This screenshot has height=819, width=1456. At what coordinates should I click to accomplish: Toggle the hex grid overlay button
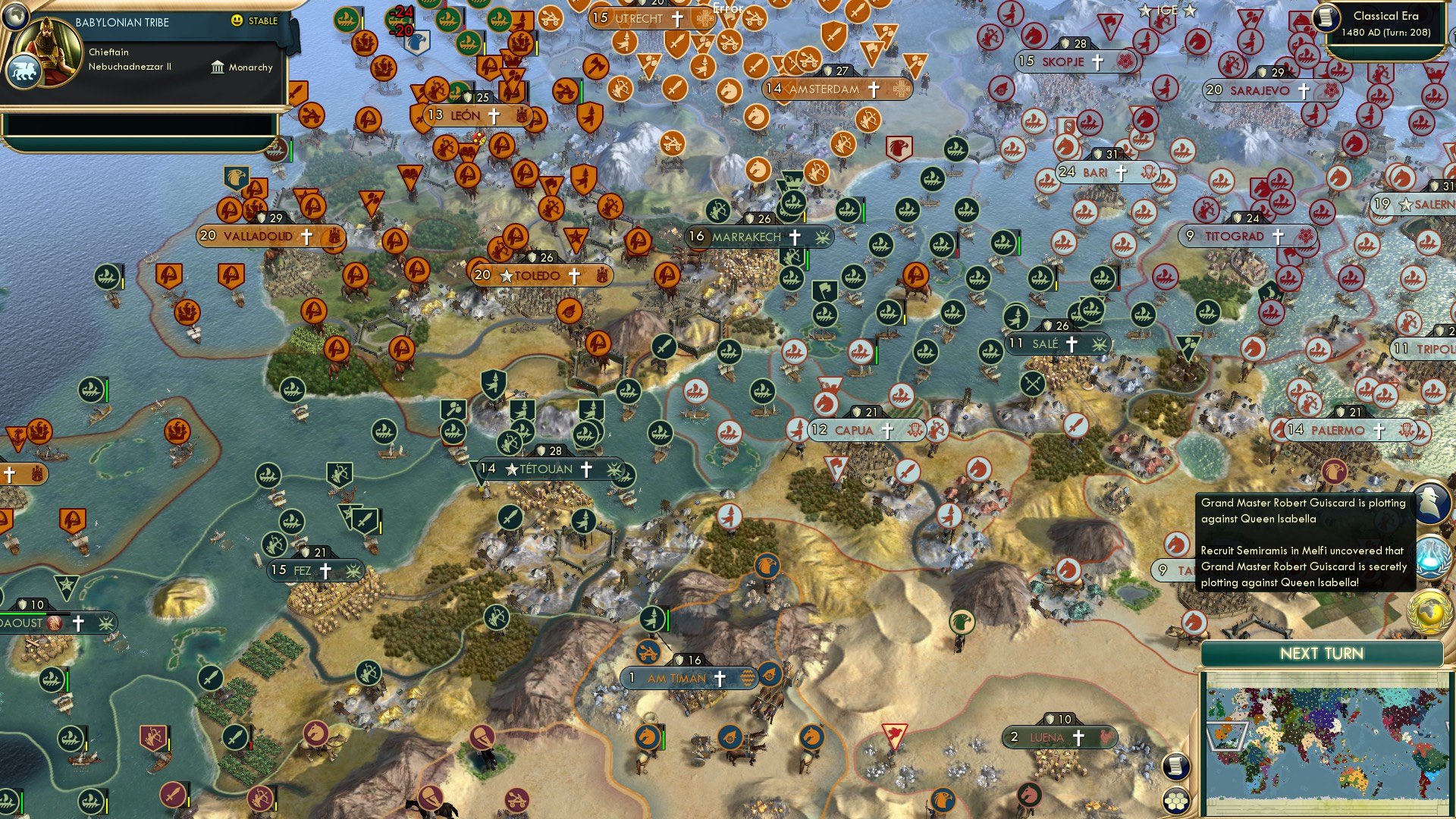pos(1177,800)
